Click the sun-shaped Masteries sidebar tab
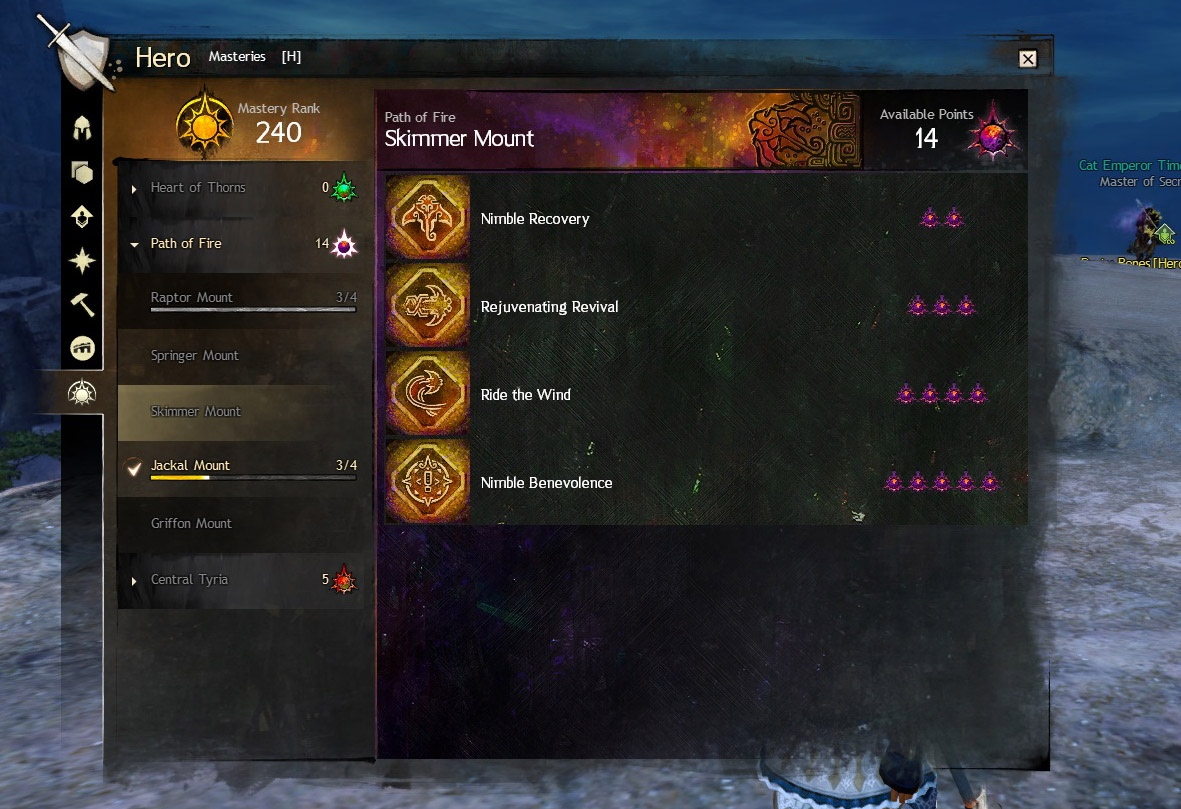 (81, 394)
